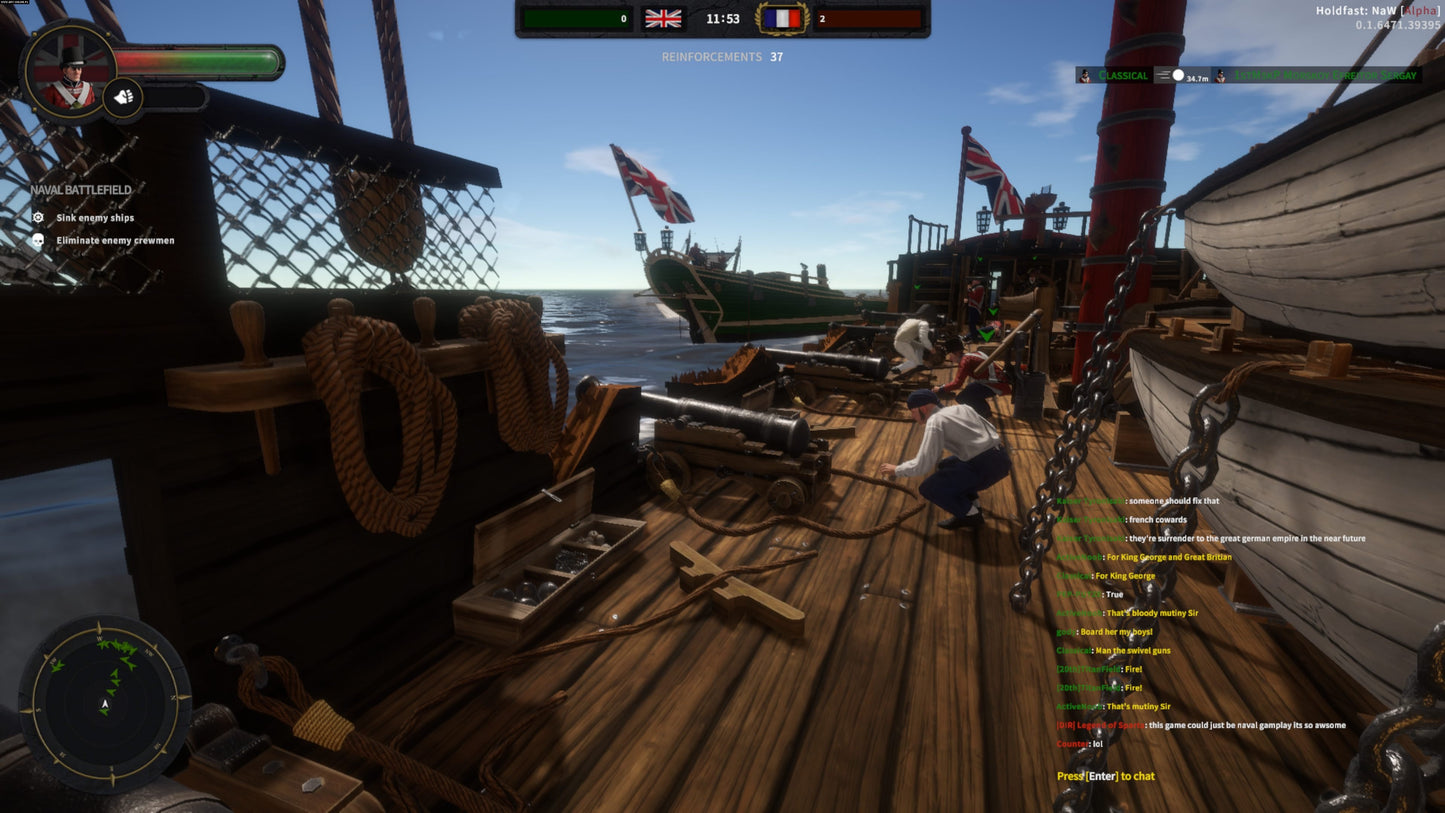Click Press [Enter] to chat prompt
Viewport: 1445px width, 813px height.
[x=1106, y=776]
